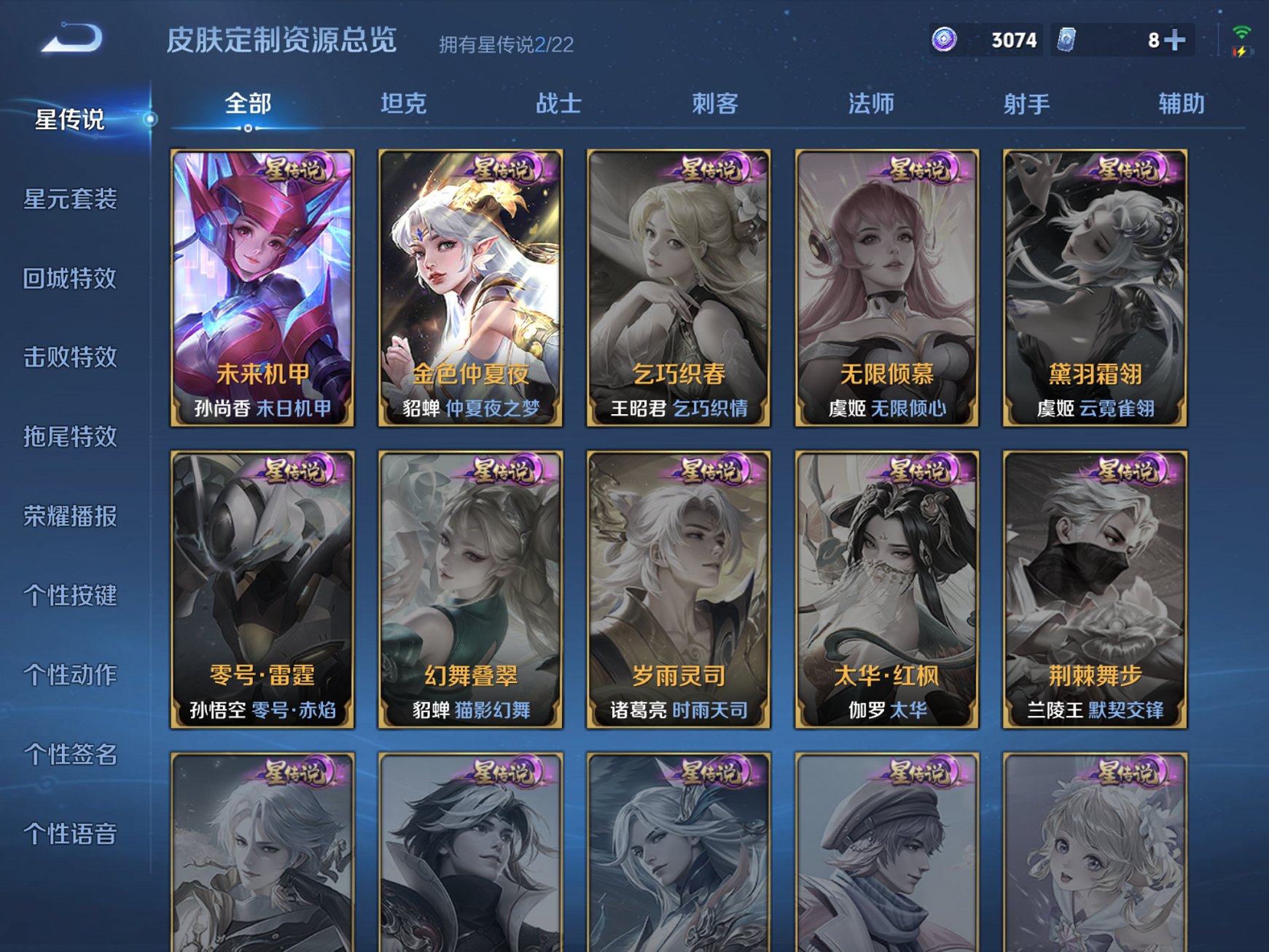The image size is (1269, 952).
Task: Click the 星传说 badge on 黛羽霜翎 card
Action: [x=1128, y=171]
